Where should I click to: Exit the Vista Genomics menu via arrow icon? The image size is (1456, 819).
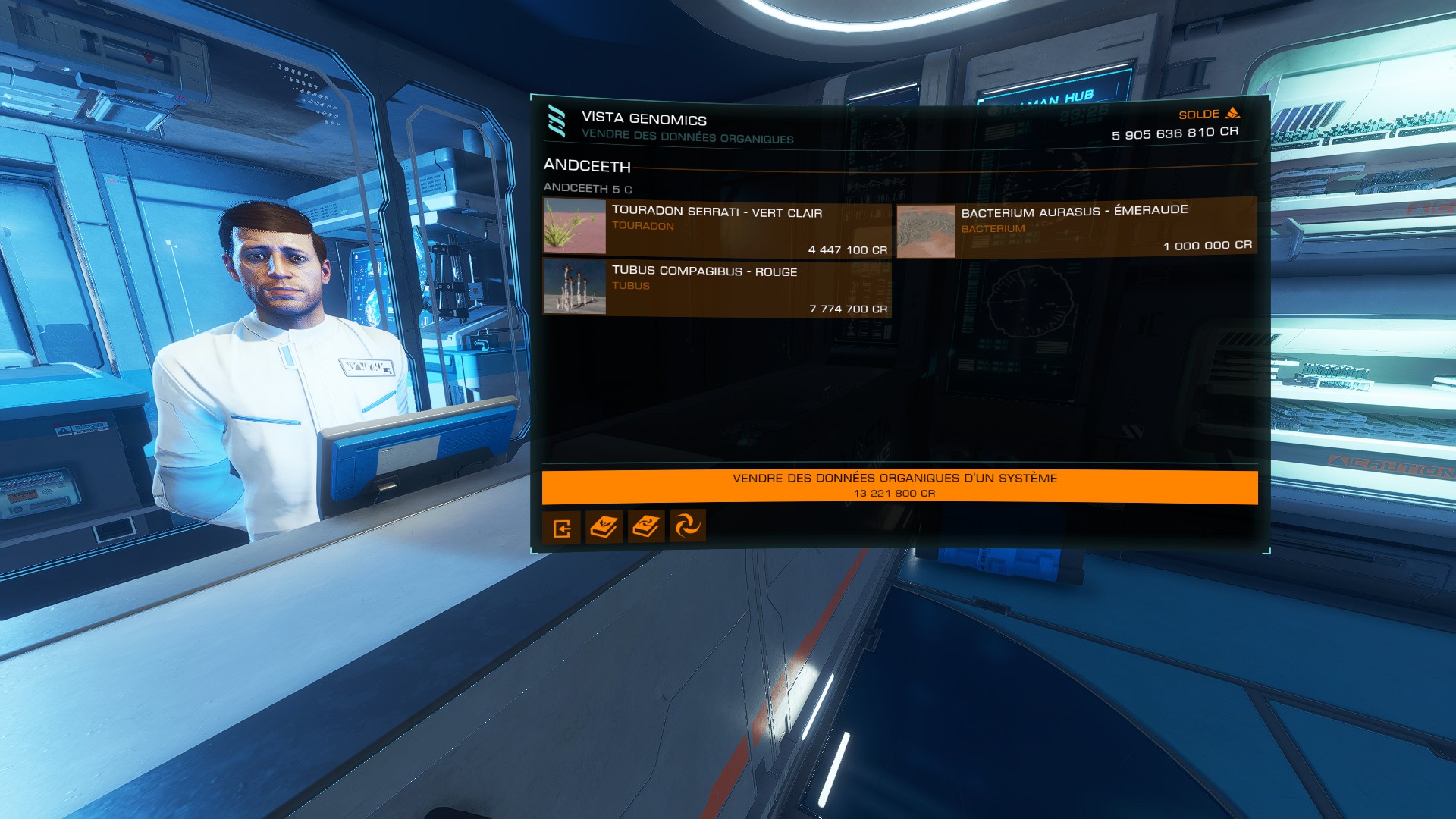(561, 527)
